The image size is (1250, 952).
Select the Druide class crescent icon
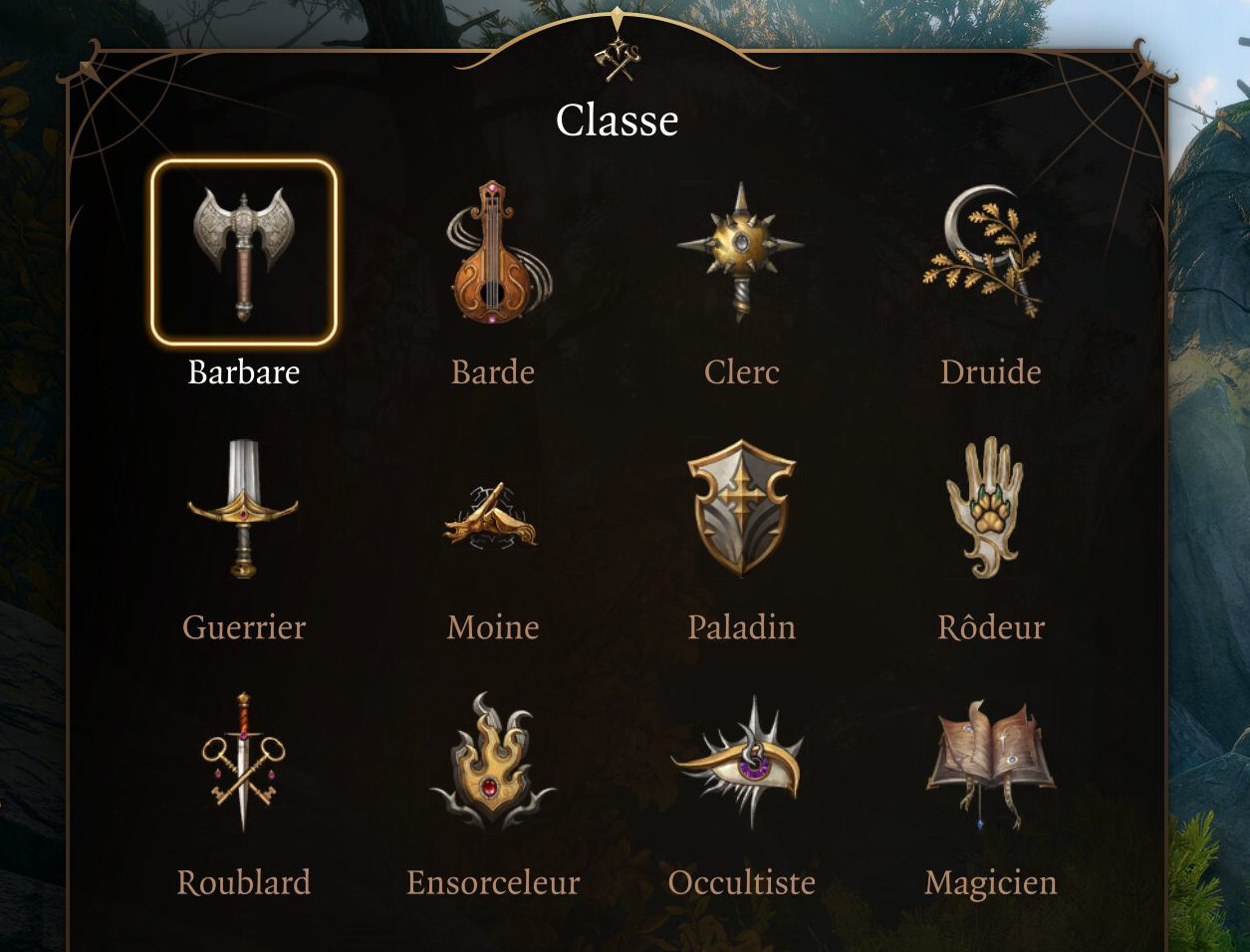coord(986,252)
